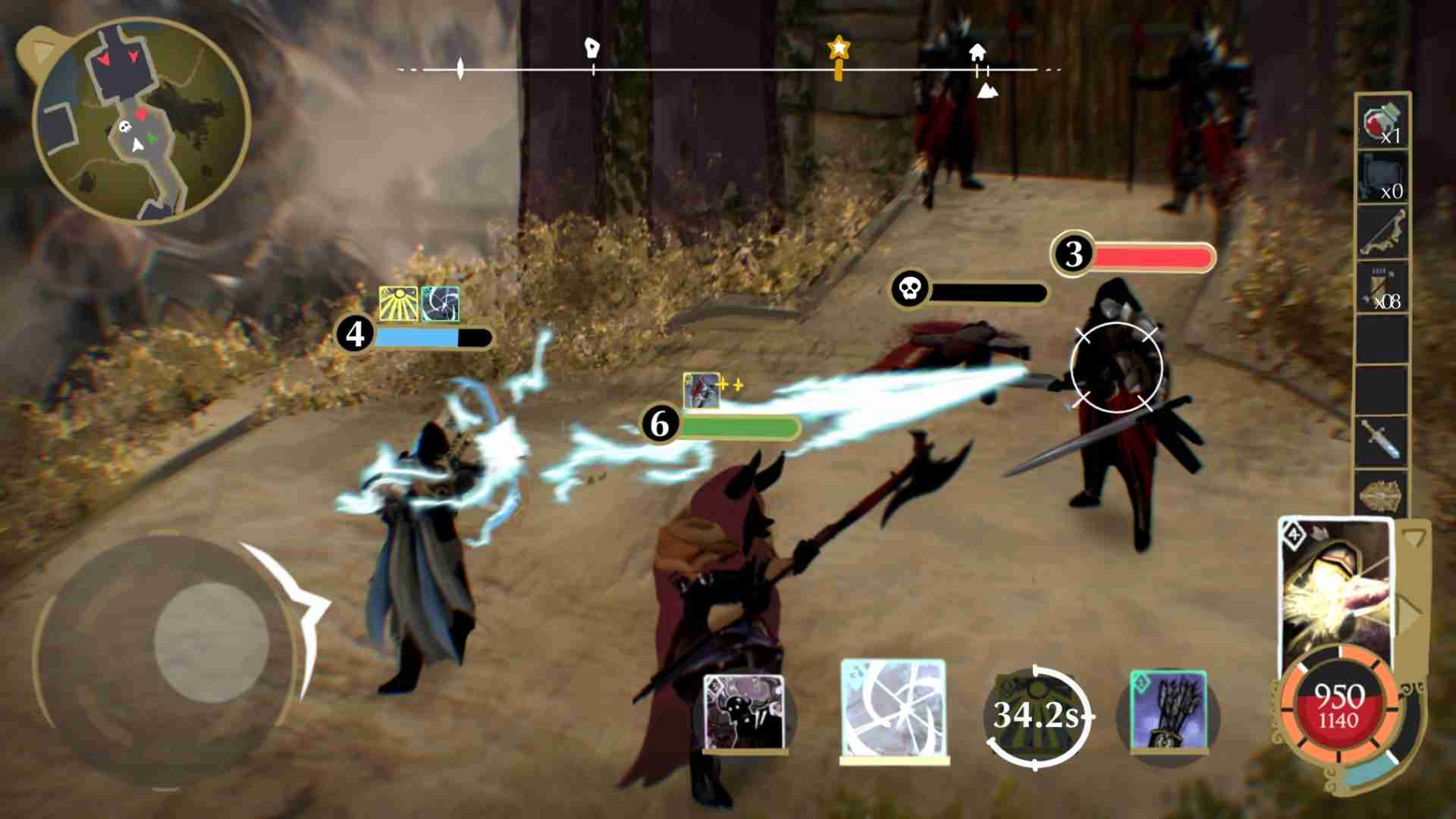Choose the dagger weapon slot
This screenshot has width=1456, height=819.
(1382, 441)
